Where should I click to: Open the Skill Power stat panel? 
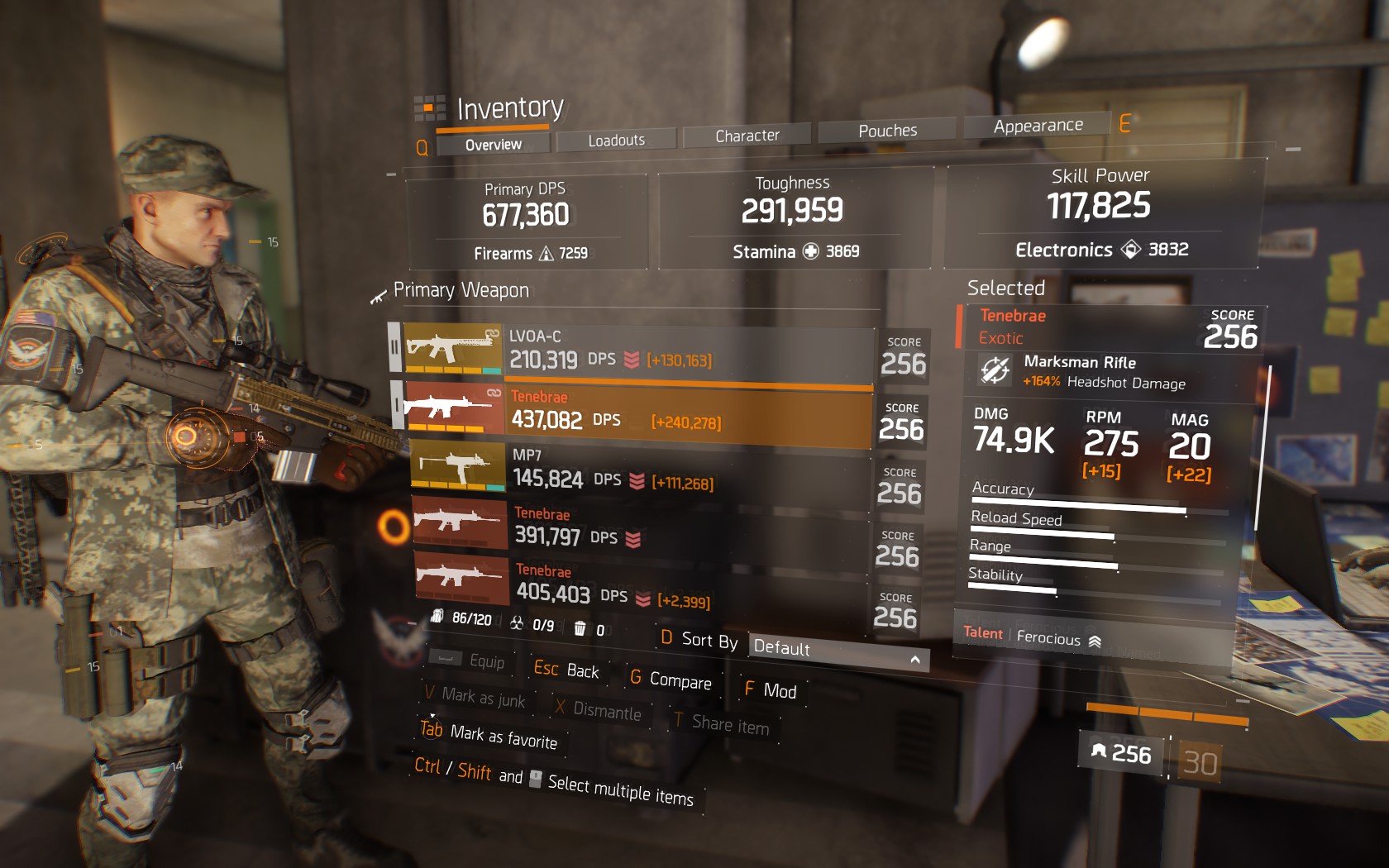1100,212
